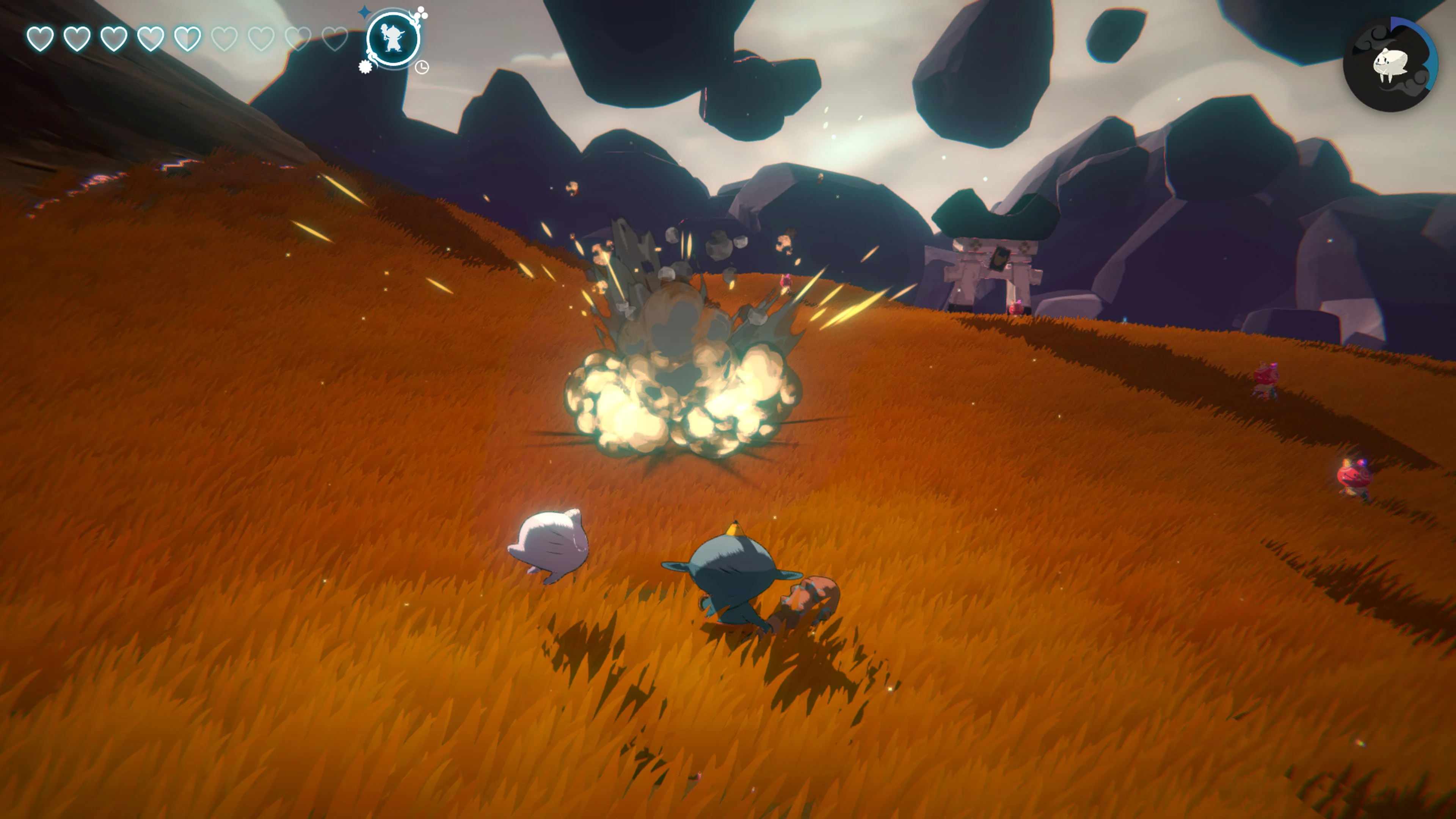Image resolution: width=1456 pixels, height=819 pixels.
Task: Toggle the small bubble dots on the portrait ring
Action: 422,13
